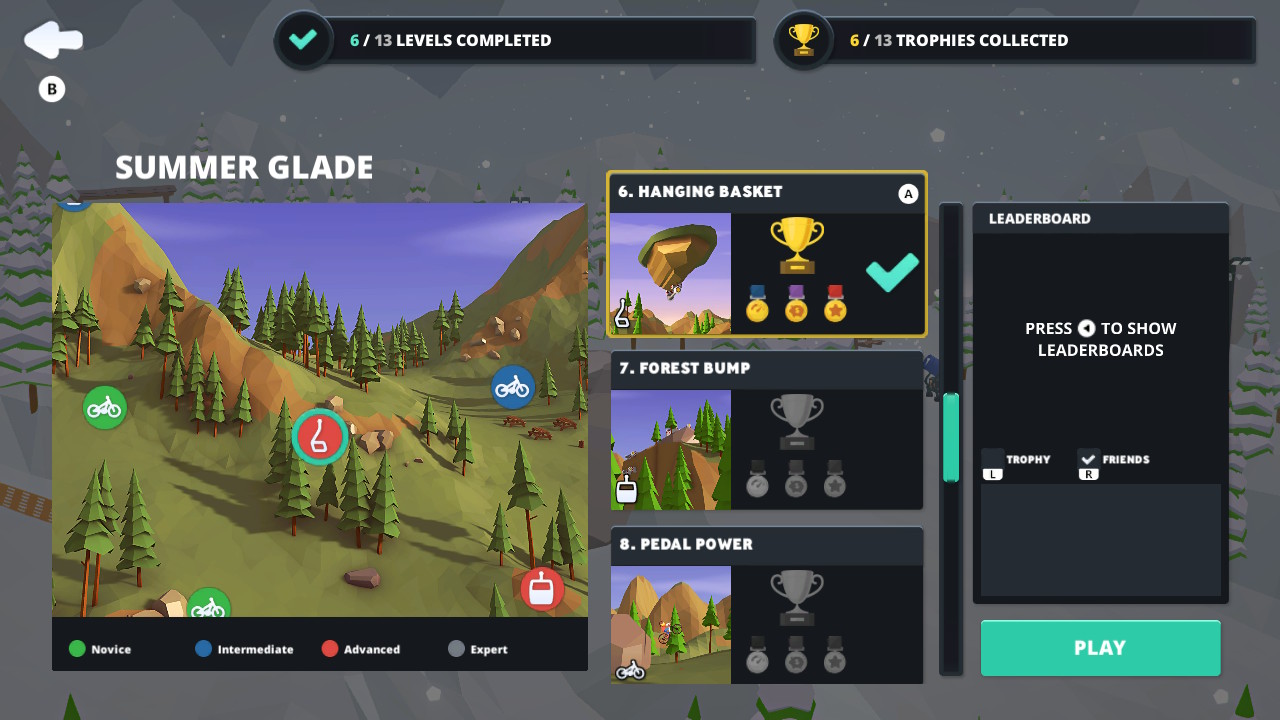Click the red level 6 marker on the map
Screen dimensions: 1280x720
320,437
